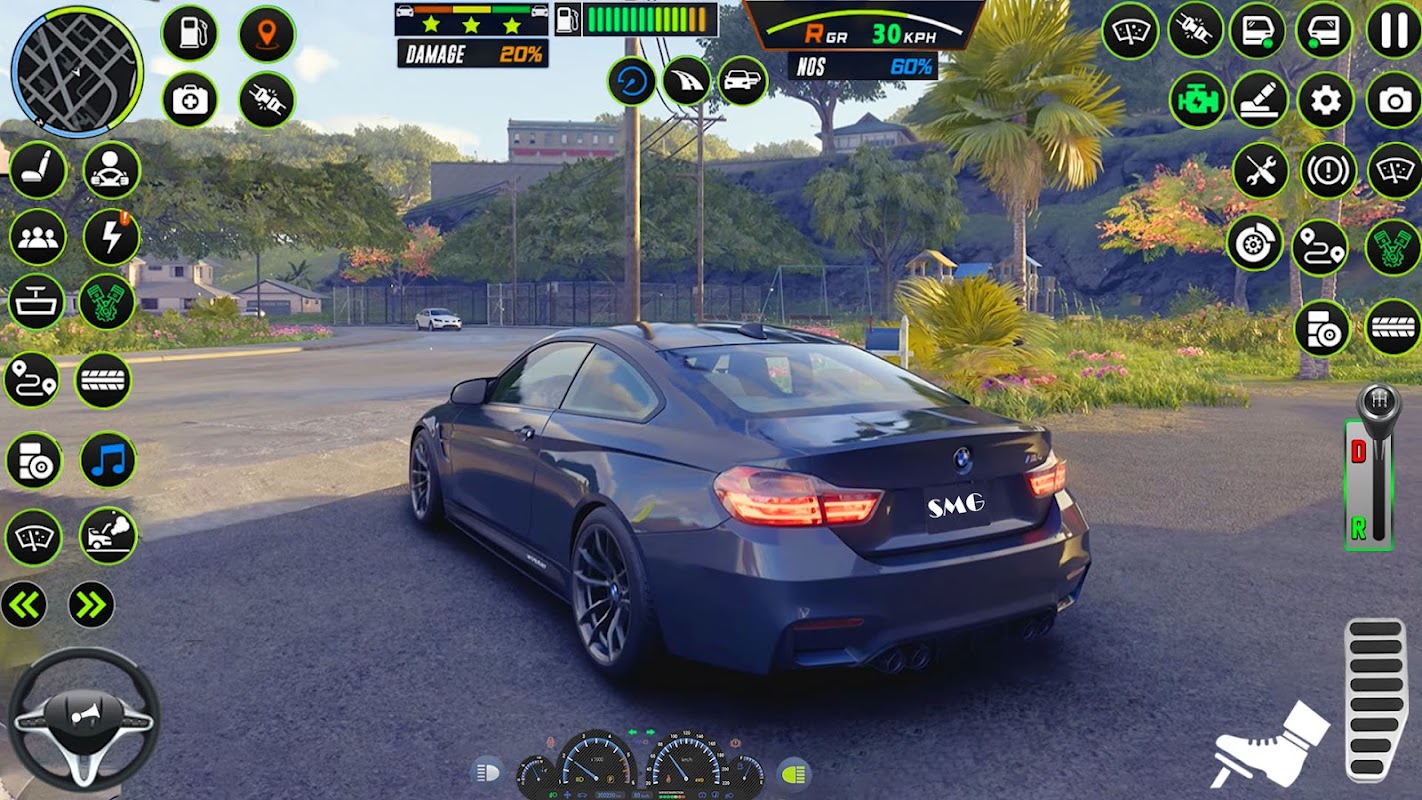Open the gear settings menu

click(x=1326, y=100)
